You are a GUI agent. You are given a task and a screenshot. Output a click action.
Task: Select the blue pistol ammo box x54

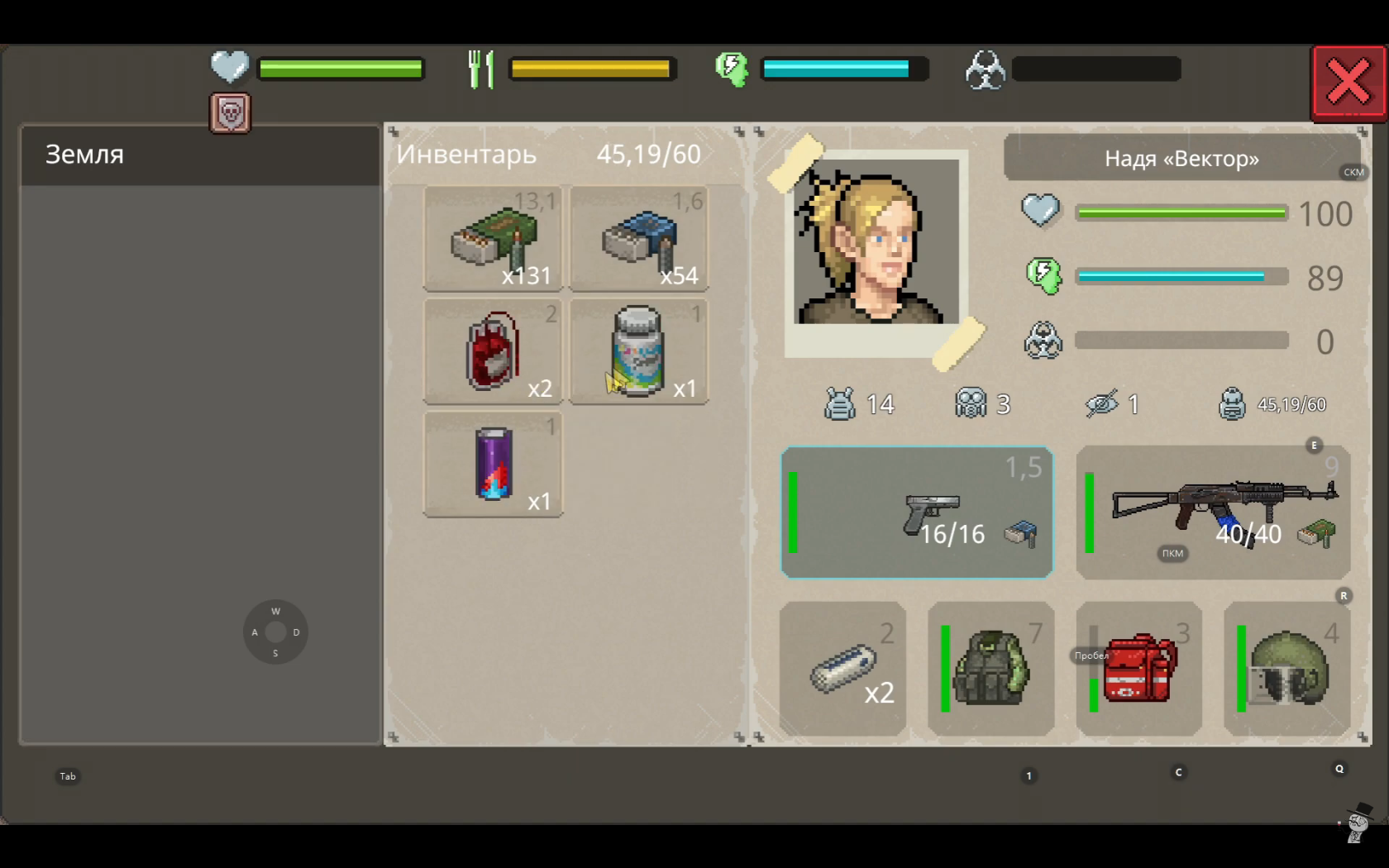click(639, 239)
